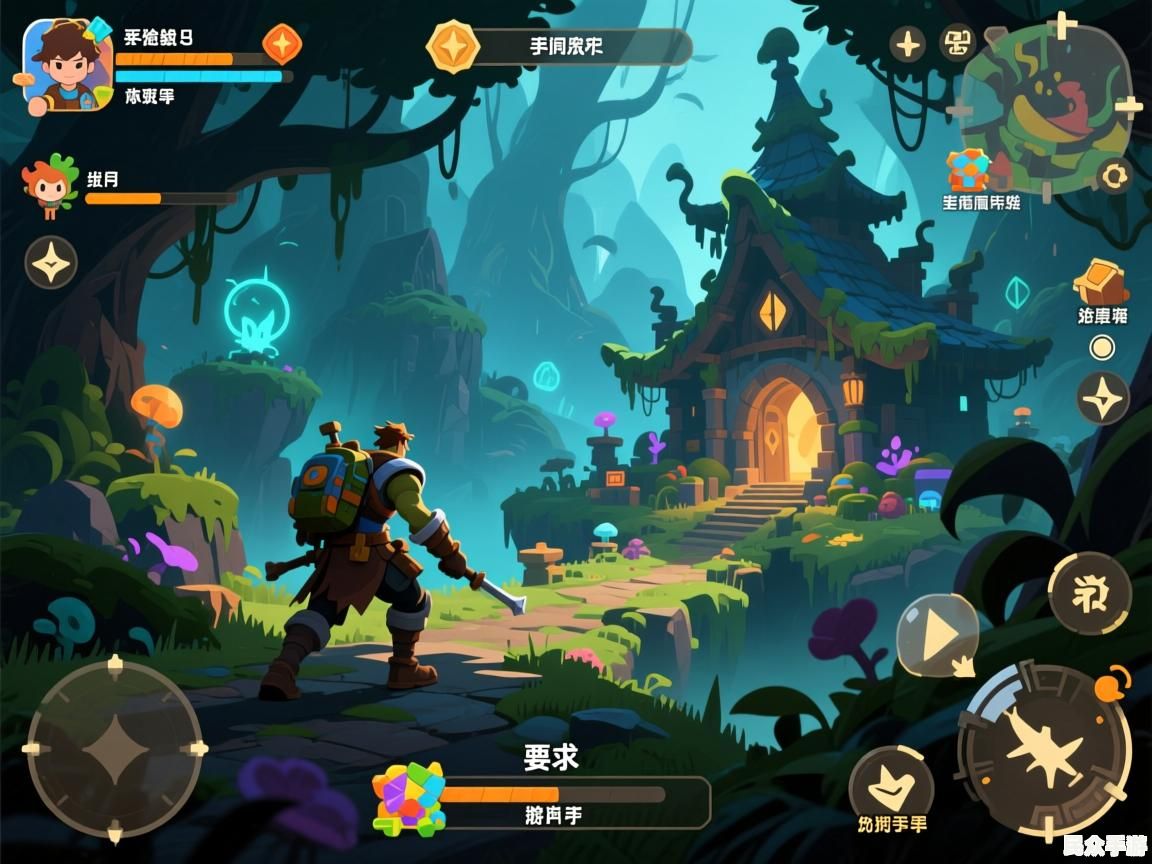This screenshot has width=1152, height=864.
Task: Activate the crown-shaped skill button
Action: tap(889, 786)
